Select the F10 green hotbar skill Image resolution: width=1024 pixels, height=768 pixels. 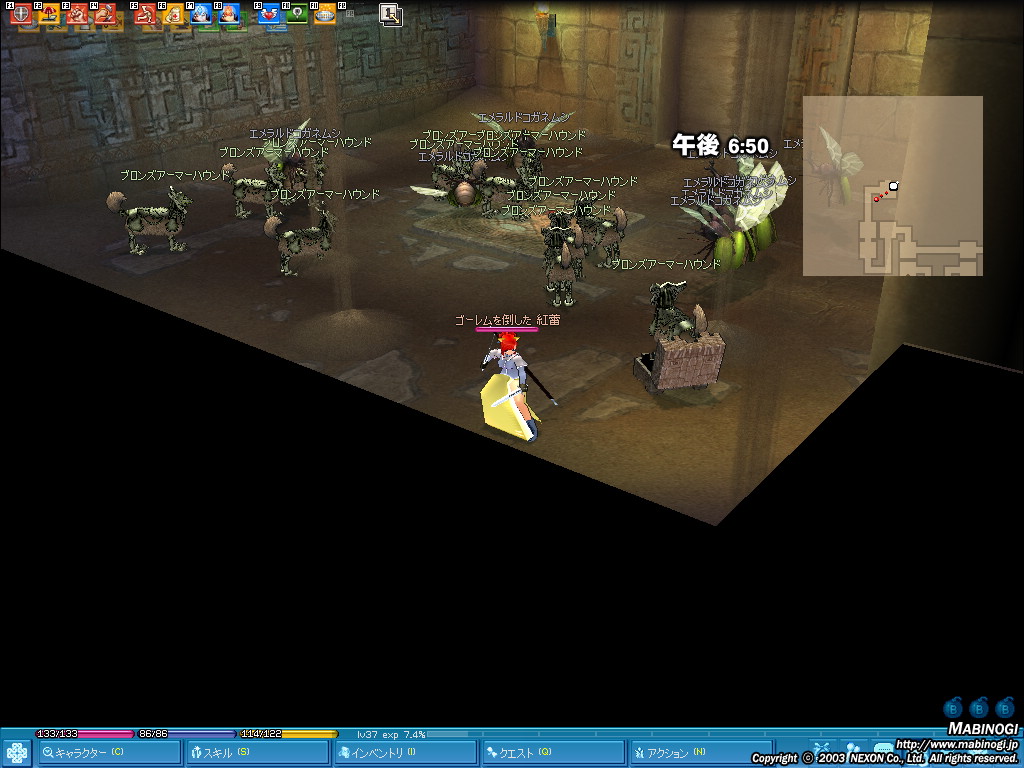[x=297, y=14]
